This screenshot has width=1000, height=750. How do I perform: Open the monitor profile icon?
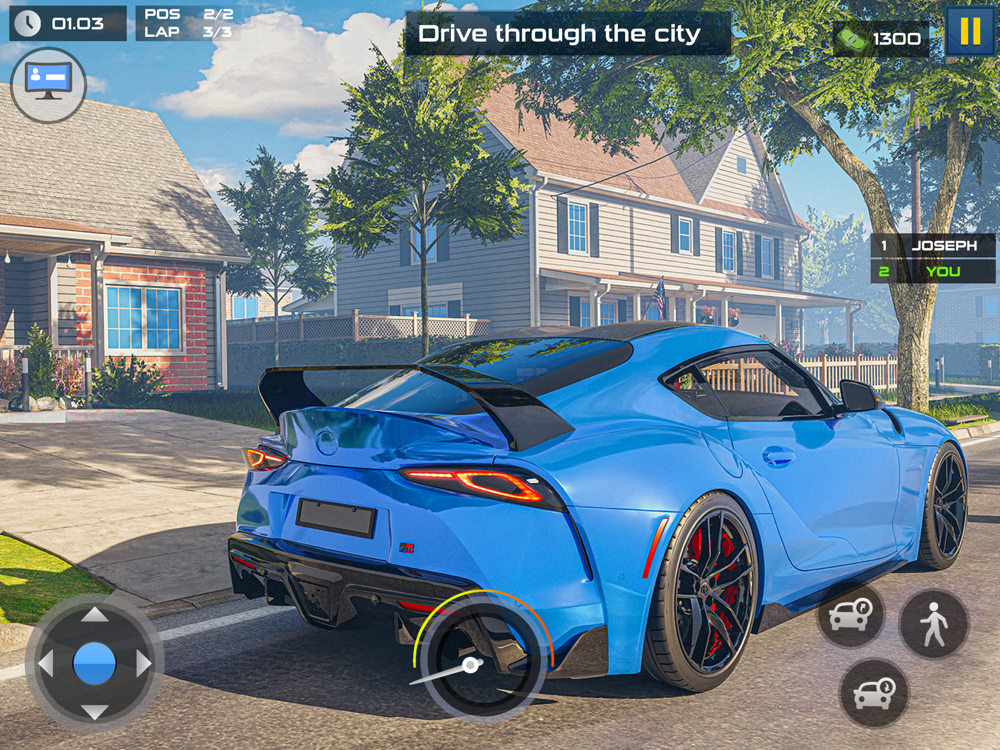pyautogui.click(x=48, y=84)
